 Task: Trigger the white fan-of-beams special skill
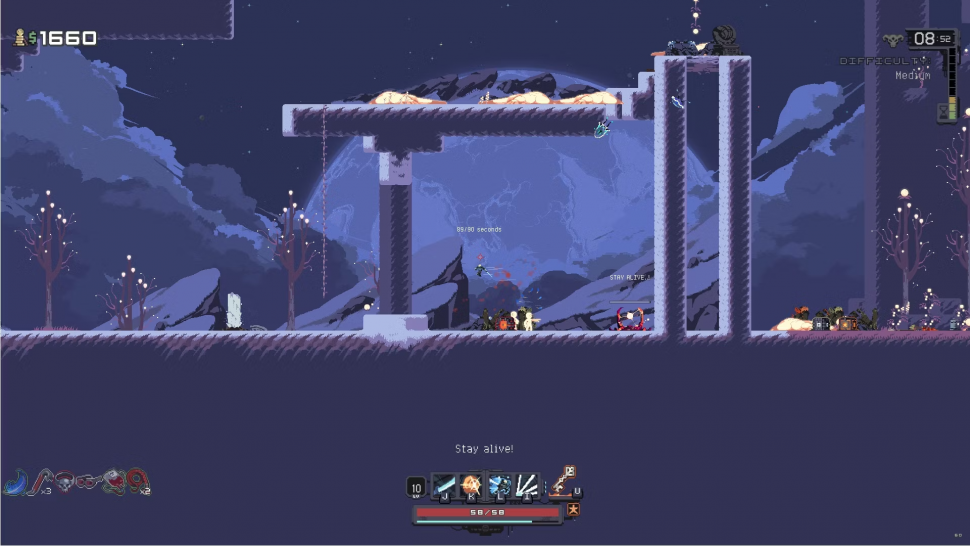(x=527, y=486)
